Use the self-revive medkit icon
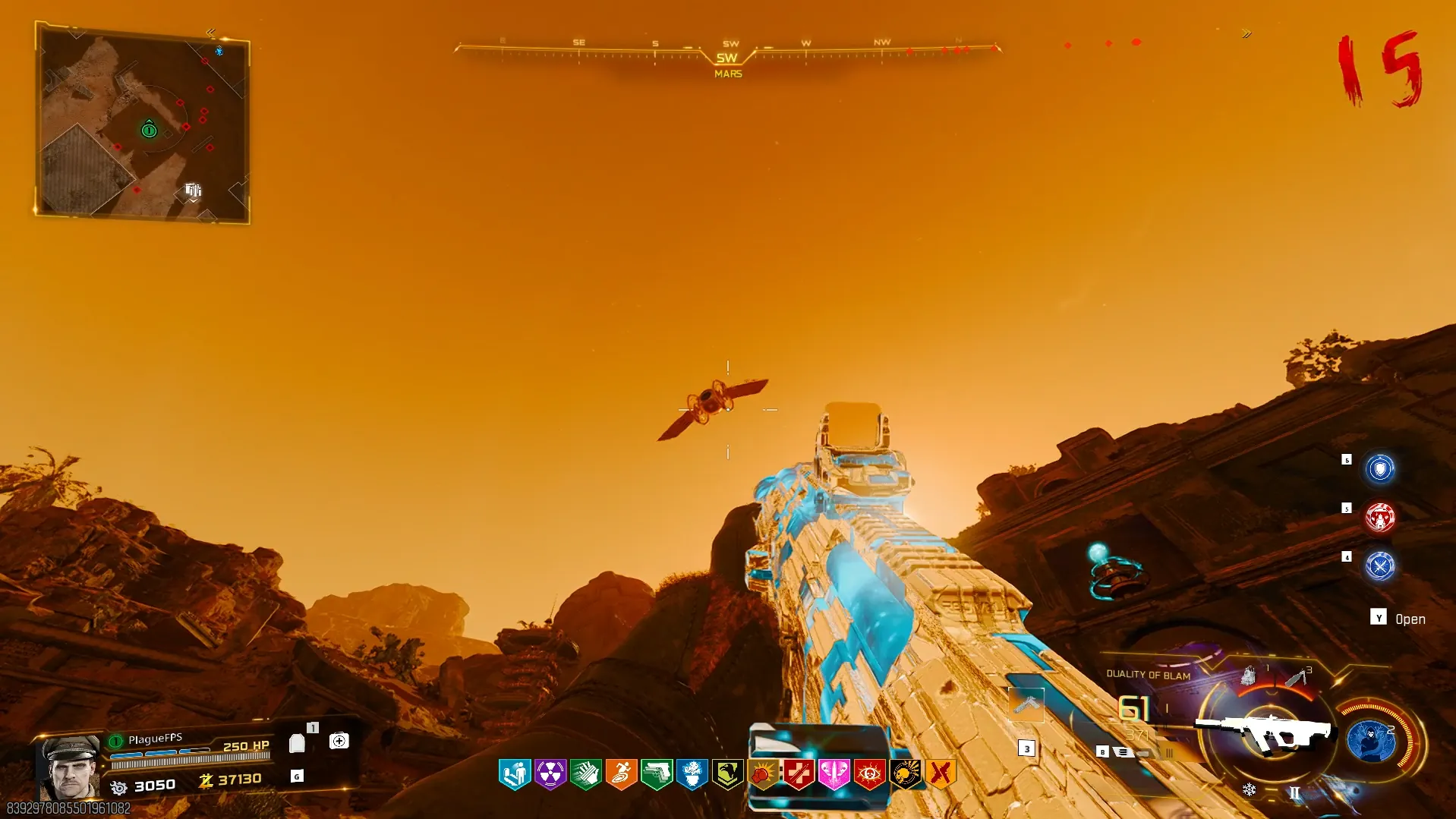 pos(339,741)
